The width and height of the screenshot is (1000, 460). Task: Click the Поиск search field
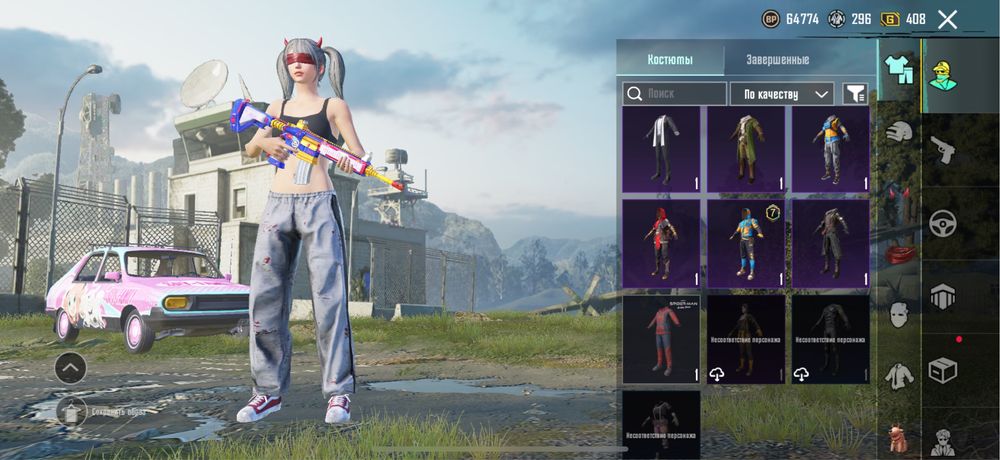[x=675, y=94]
